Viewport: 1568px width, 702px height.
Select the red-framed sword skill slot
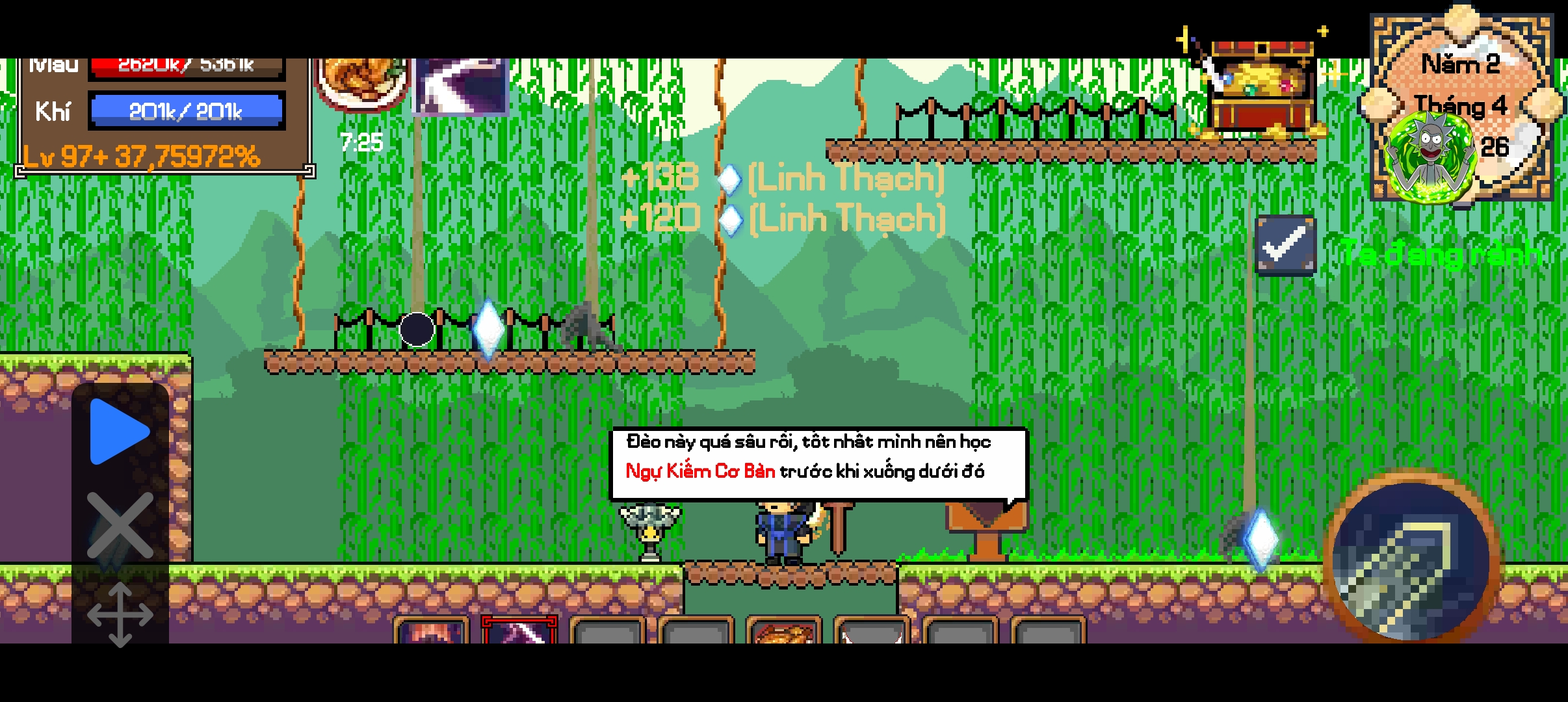pyautogui.click(x=519, y=630)
